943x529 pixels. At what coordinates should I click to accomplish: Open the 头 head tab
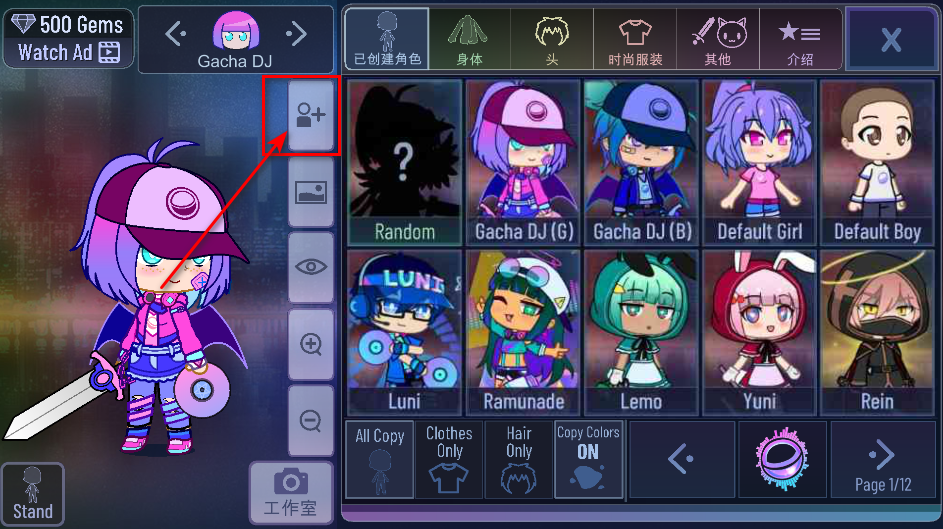[551, 40]
